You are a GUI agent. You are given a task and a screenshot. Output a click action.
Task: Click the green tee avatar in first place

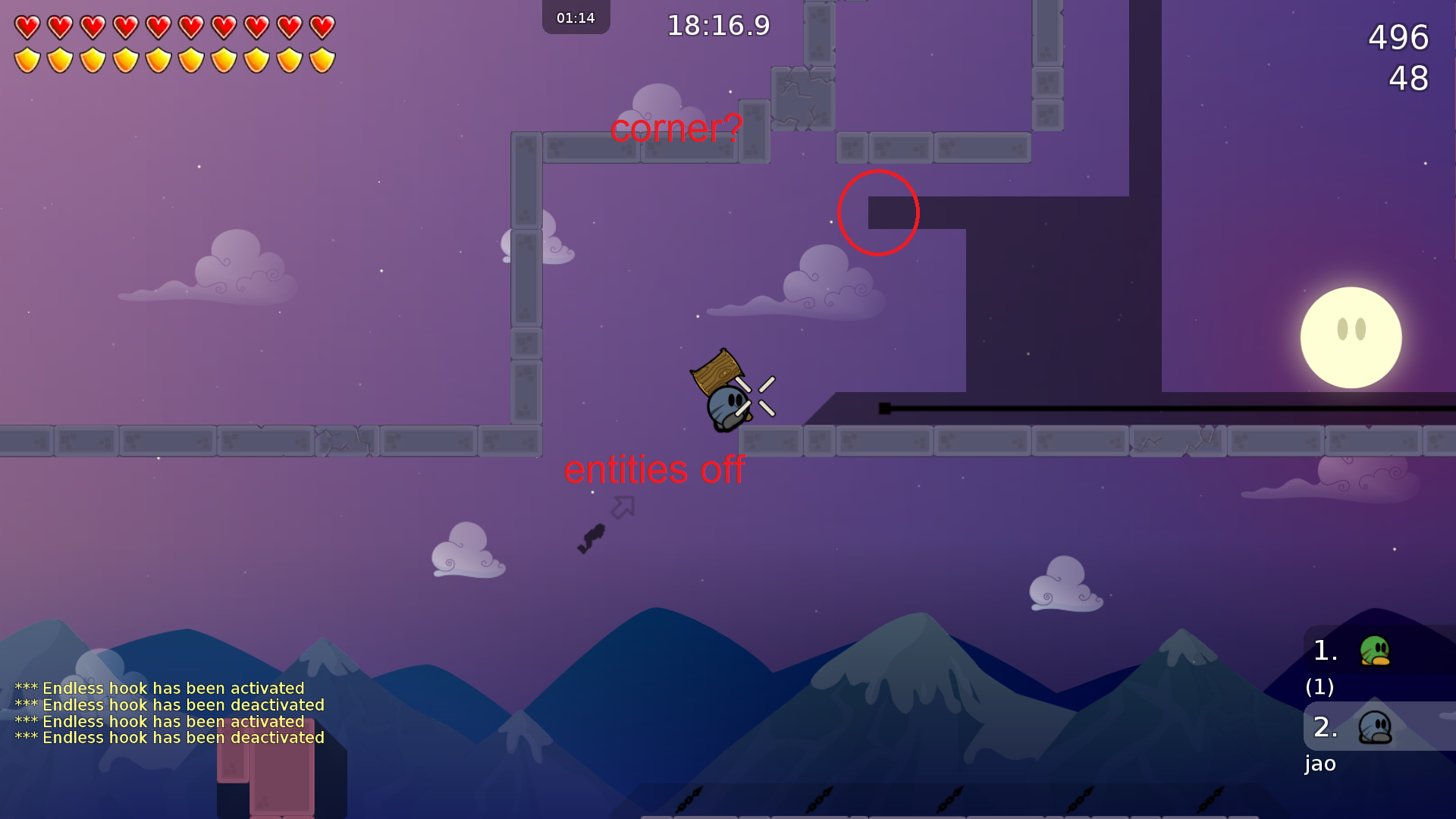coord(1375,651)
